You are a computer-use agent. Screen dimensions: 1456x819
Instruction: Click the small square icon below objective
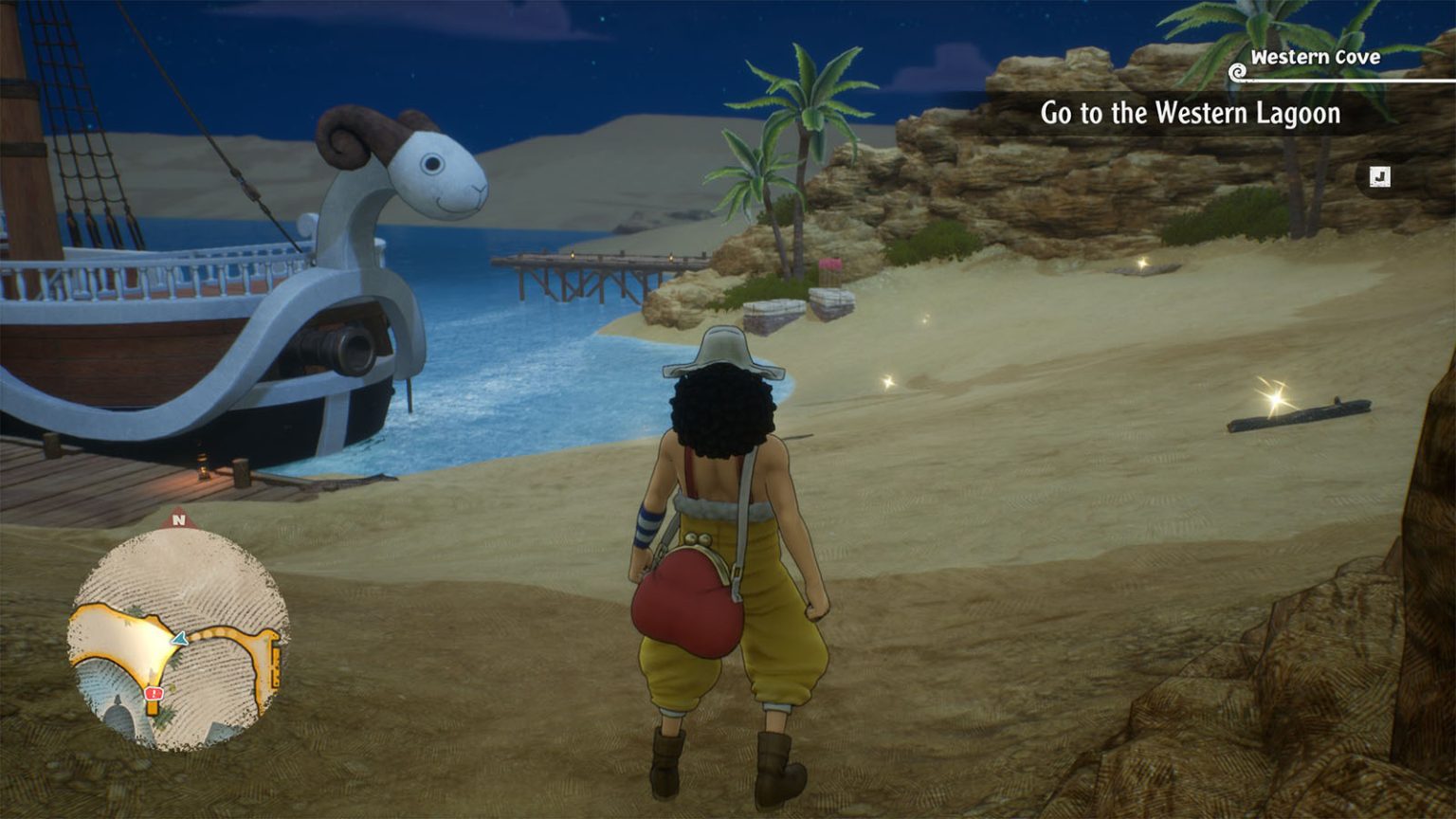[x=1379, y=177]
